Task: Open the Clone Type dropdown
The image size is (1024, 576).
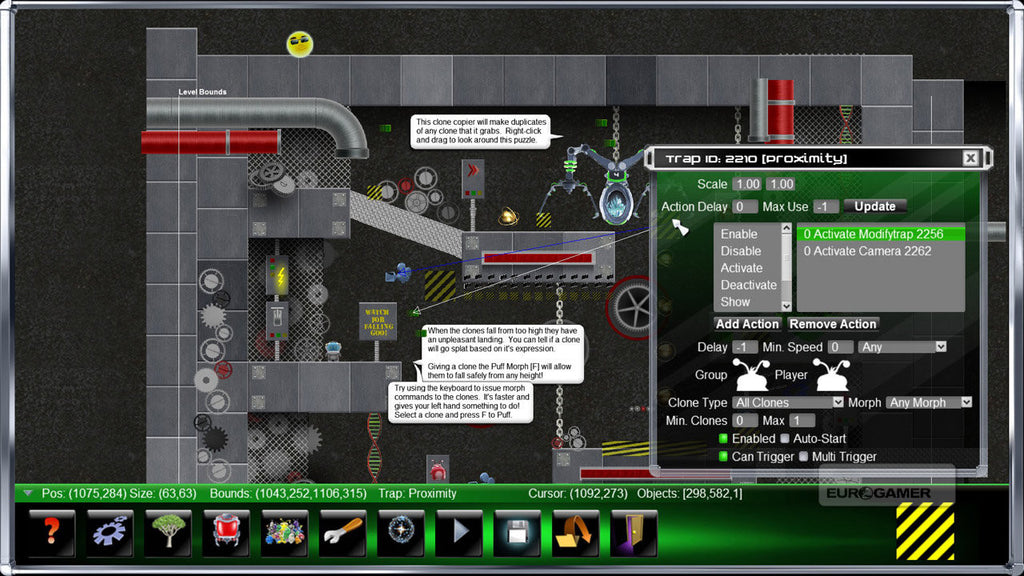Action: (788, 402)
